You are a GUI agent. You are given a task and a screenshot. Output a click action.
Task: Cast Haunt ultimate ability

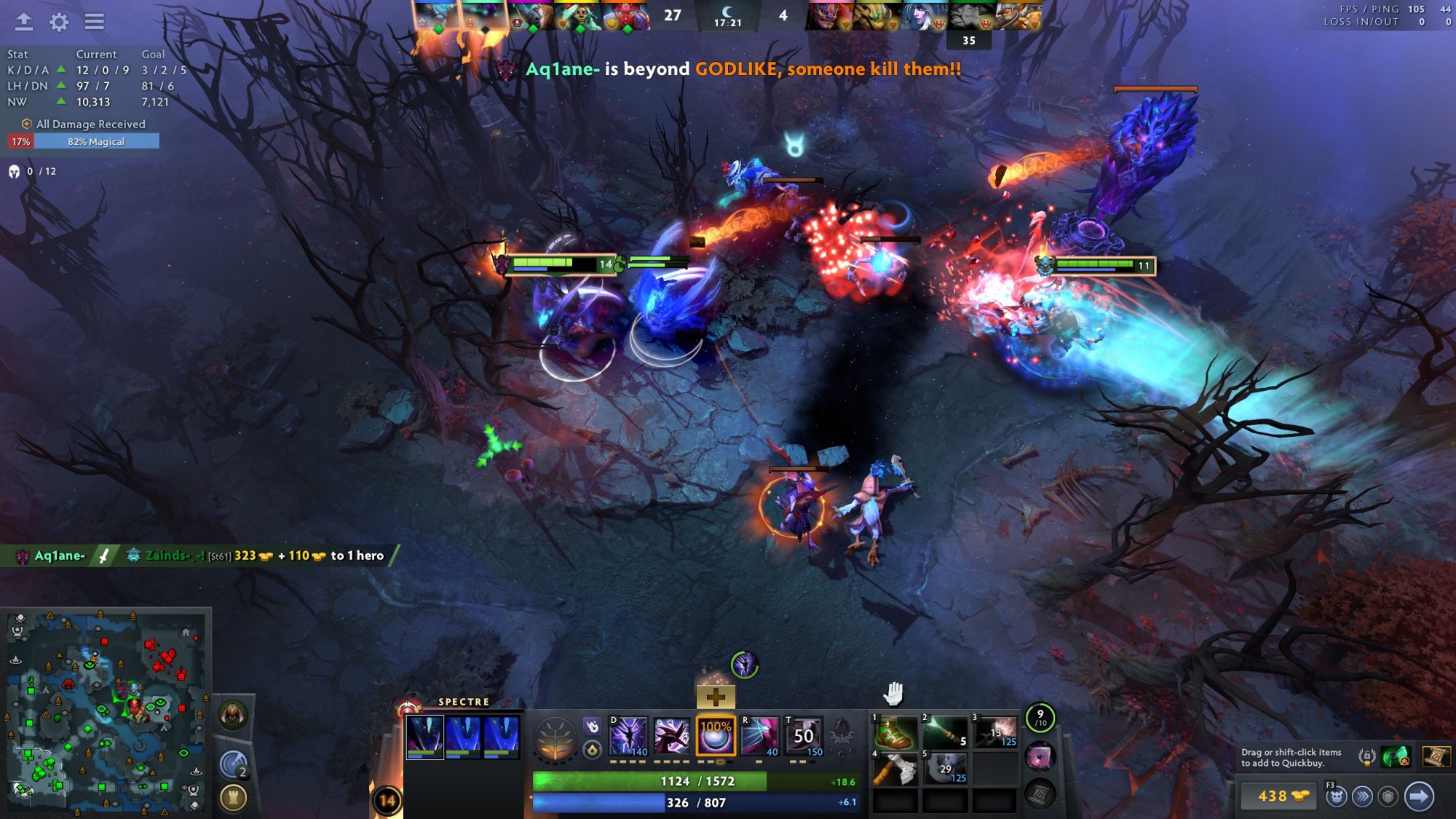click(x=759, y=736)
